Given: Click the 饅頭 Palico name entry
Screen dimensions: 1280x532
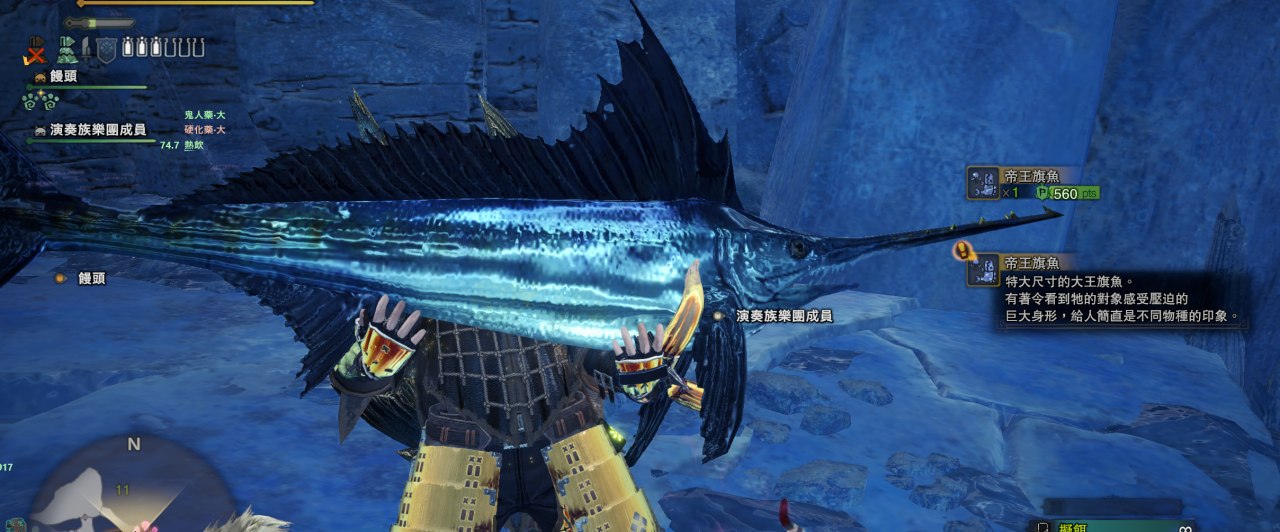Looking at the screenshot, I should (63, 76).
